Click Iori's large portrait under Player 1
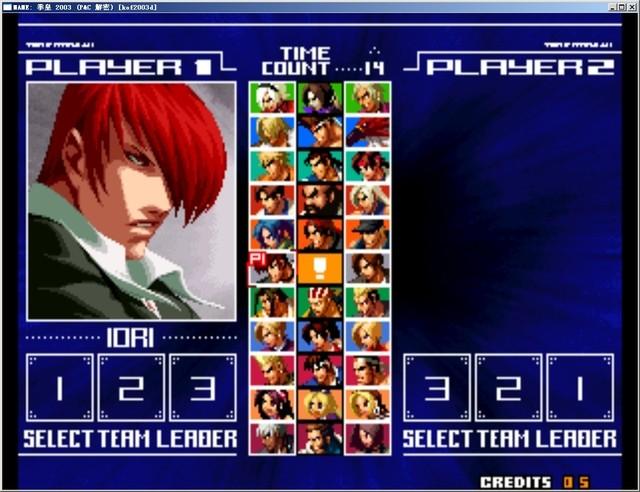Image resolution: width=640 pixels, height=492 pixels. point(131,200)
